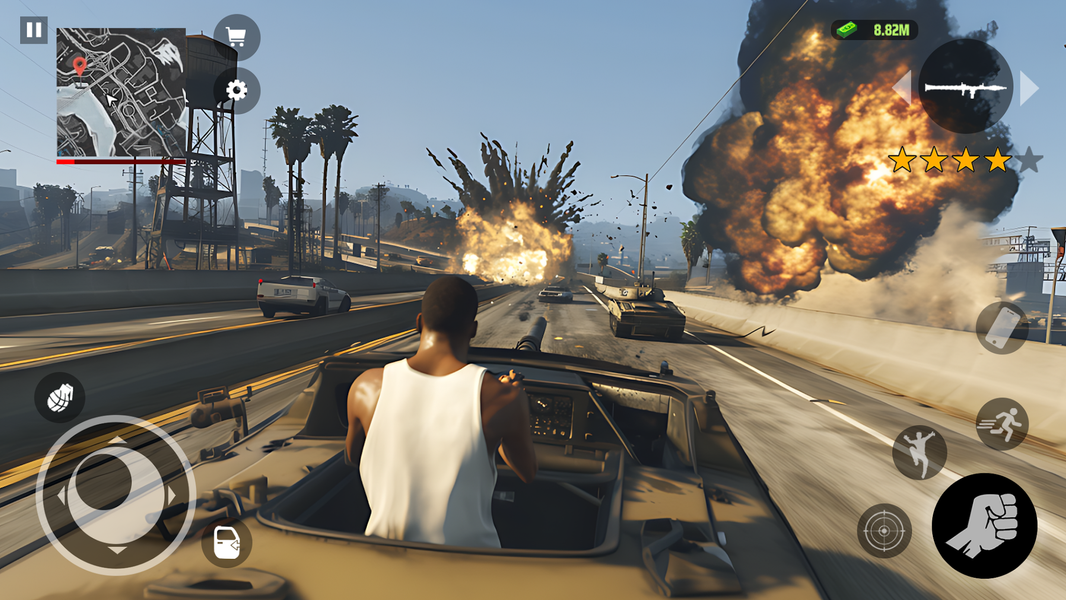Exit the vehicle using the car door button
Image resolution: width=1066 pixels, height=600 pixels.
click(226, 543)
